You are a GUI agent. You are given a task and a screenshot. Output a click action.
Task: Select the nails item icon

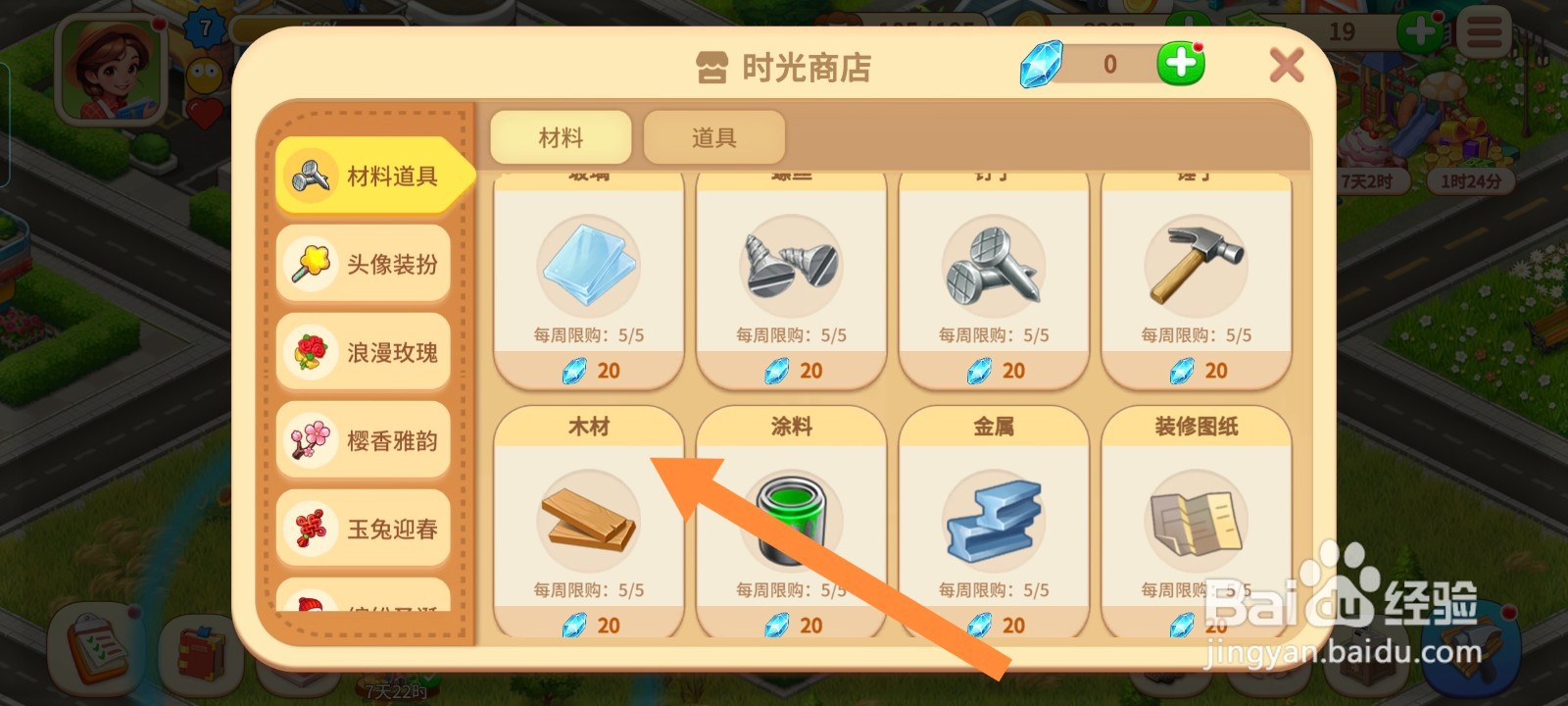pos(993,267)
